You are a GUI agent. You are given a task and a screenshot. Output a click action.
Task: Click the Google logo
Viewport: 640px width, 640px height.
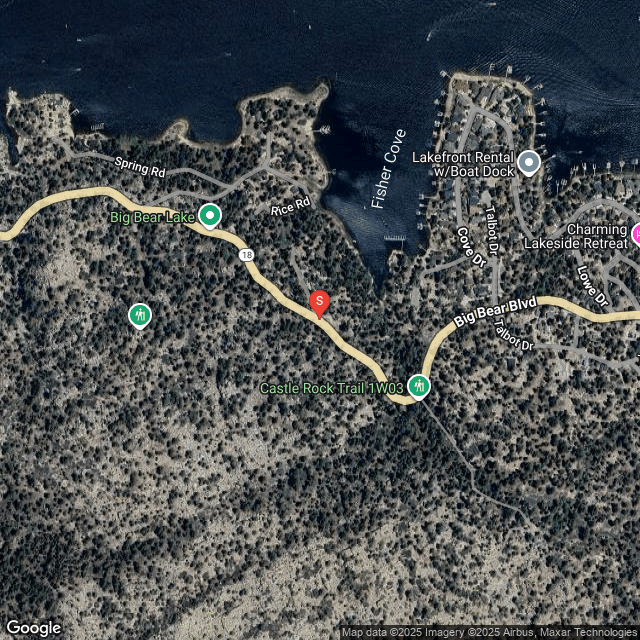coord(32,627)
